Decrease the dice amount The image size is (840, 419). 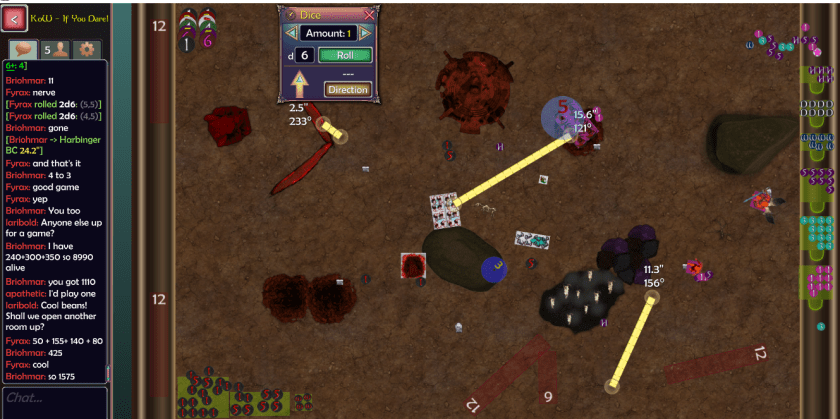[291, 33]
